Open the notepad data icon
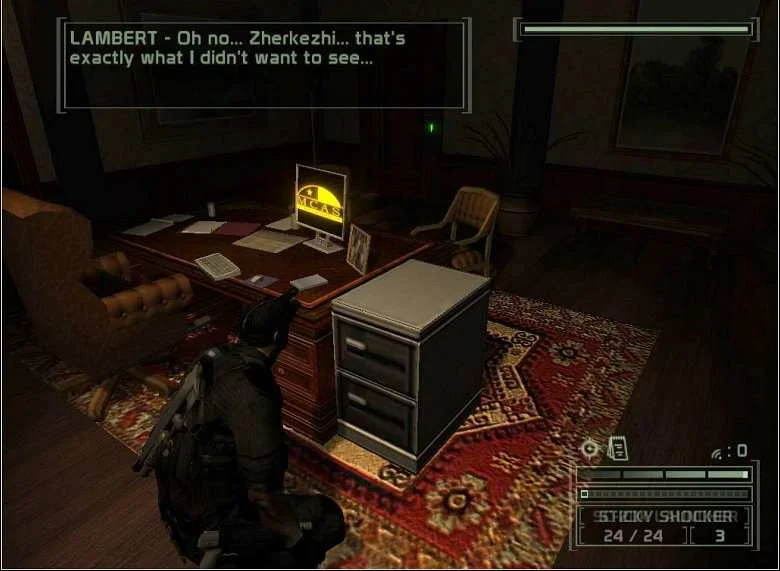The width and height of the screenshot is (780, 571). [x=618, y=449]
